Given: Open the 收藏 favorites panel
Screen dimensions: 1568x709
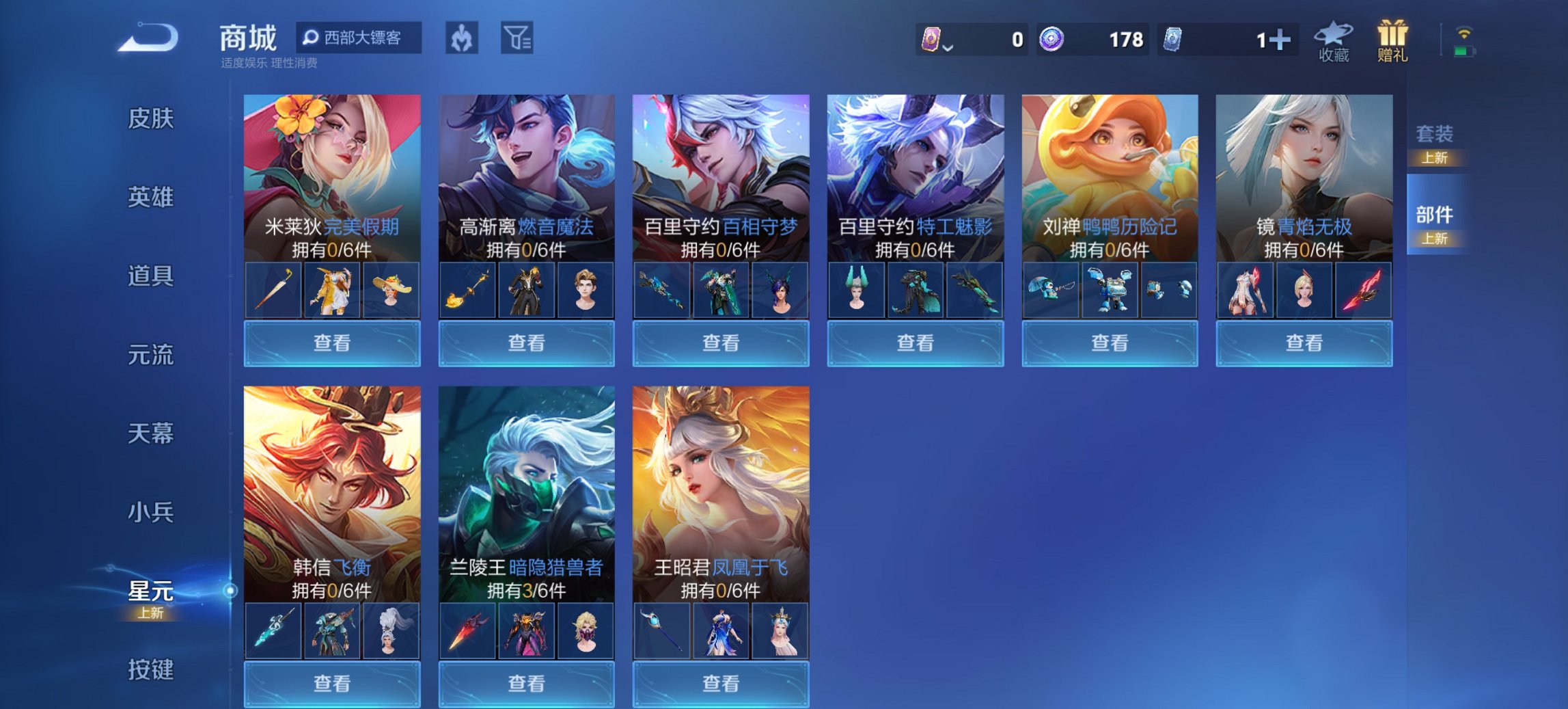Looking at the screenshot, I should point(1333,41).
